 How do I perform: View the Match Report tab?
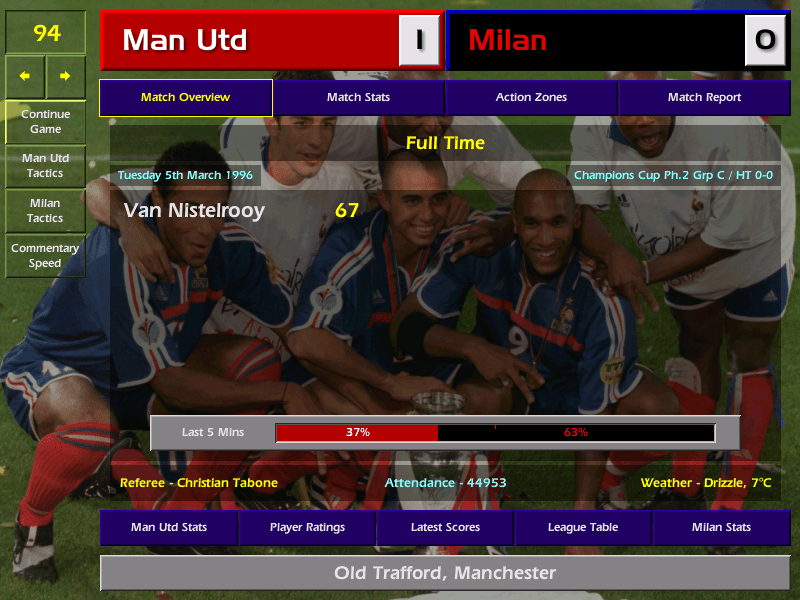pyautogui.click(x=704, y=98)
